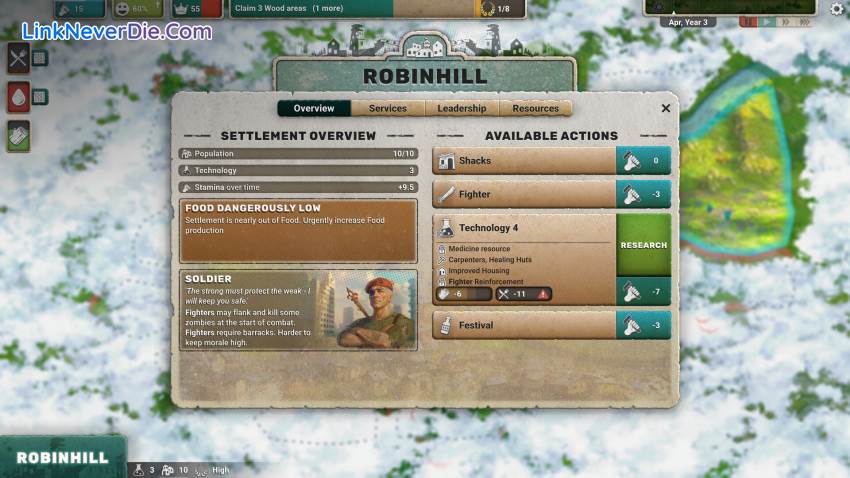
Task: Open the settings gear icon
Action: (x=837, y=9)
